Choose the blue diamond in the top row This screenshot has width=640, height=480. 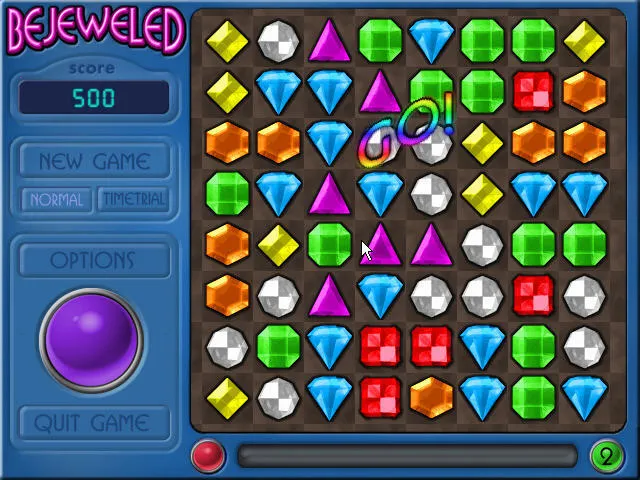431,41
